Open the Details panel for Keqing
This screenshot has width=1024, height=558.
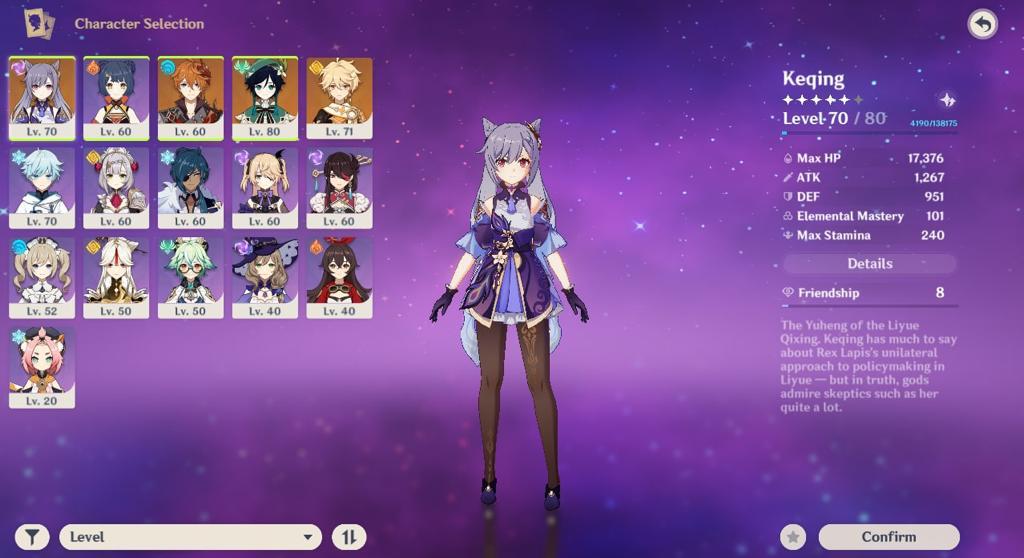point(869,264)
